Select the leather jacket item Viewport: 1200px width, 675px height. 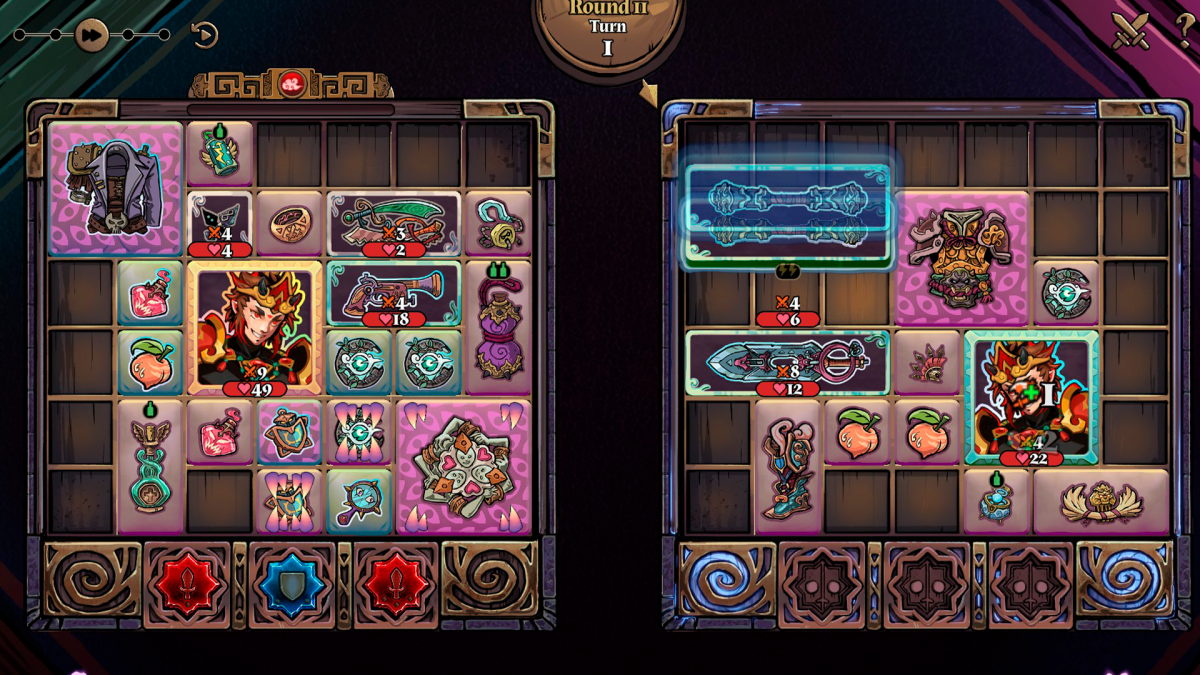[116, 186]
